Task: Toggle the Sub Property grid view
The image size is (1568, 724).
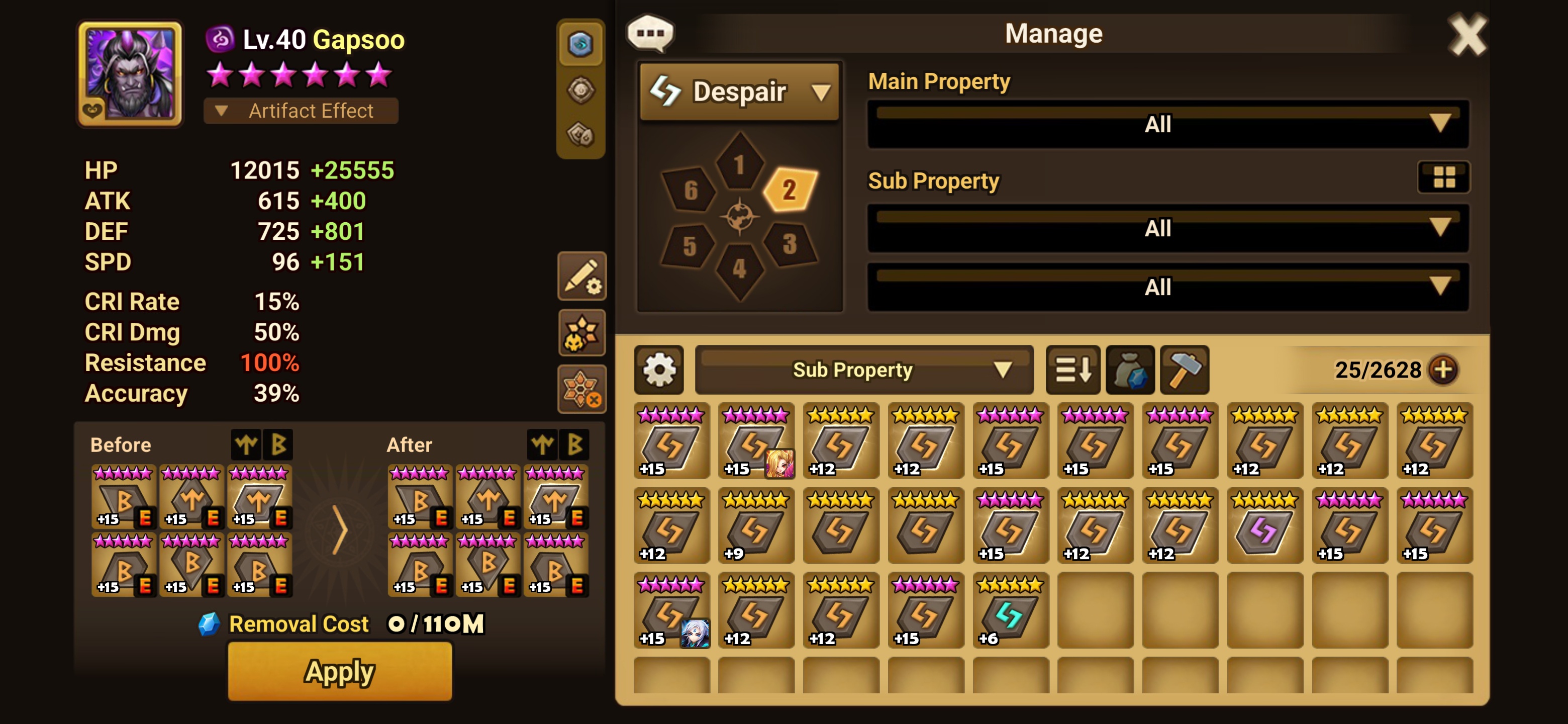Action: tap(1443, 177)
